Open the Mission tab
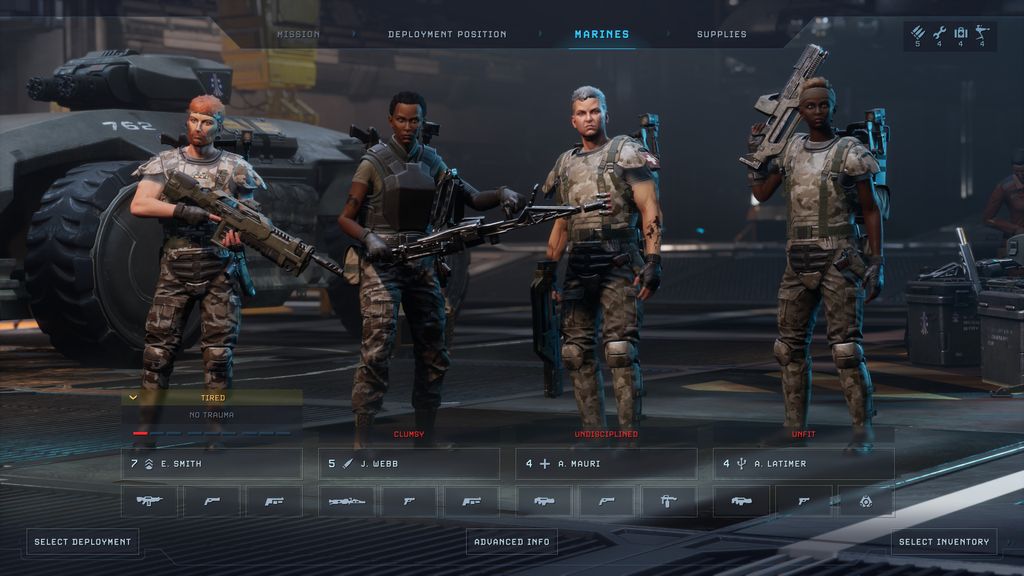The height and width of the screenshot is (576, 1024). [298, 34]
